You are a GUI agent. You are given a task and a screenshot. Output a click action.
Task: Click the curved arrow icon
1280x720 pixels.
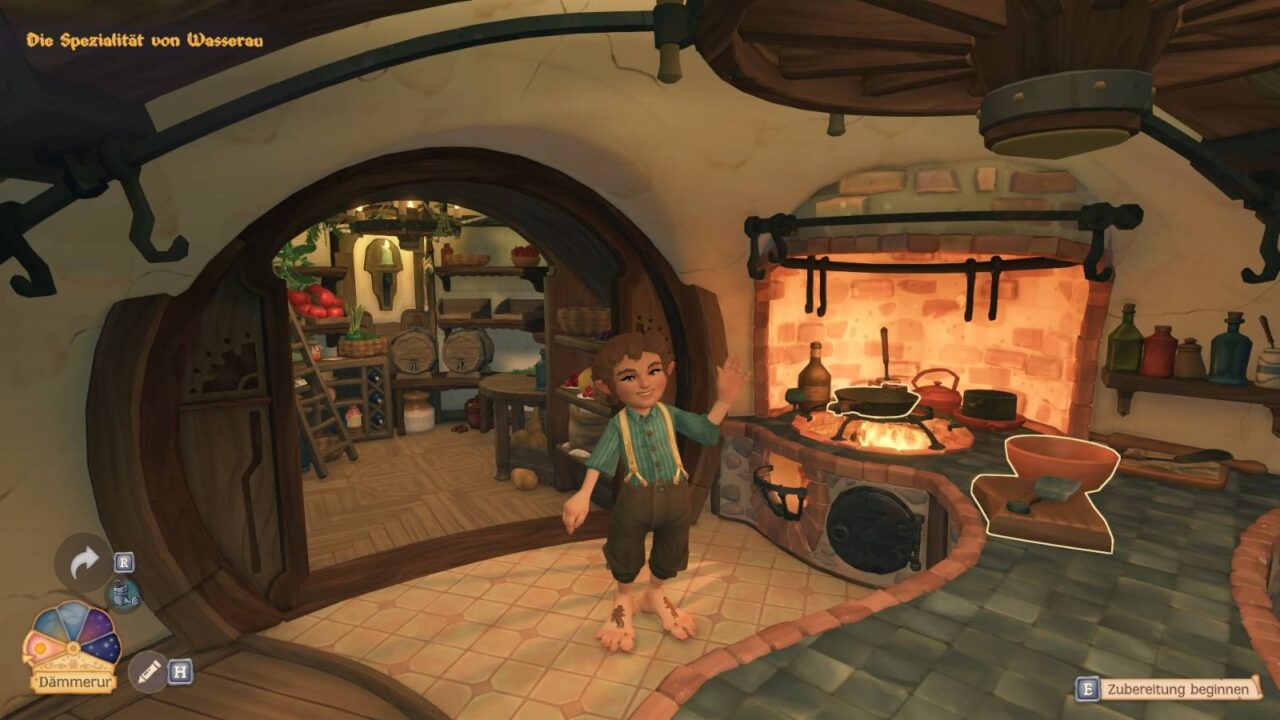tap(84, 563)
